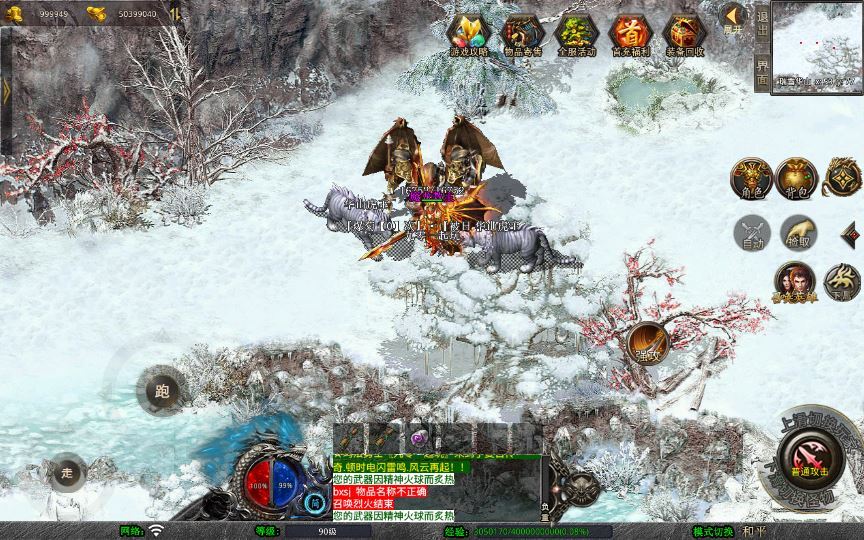Open the 背包 backpack

click(797, 177)
